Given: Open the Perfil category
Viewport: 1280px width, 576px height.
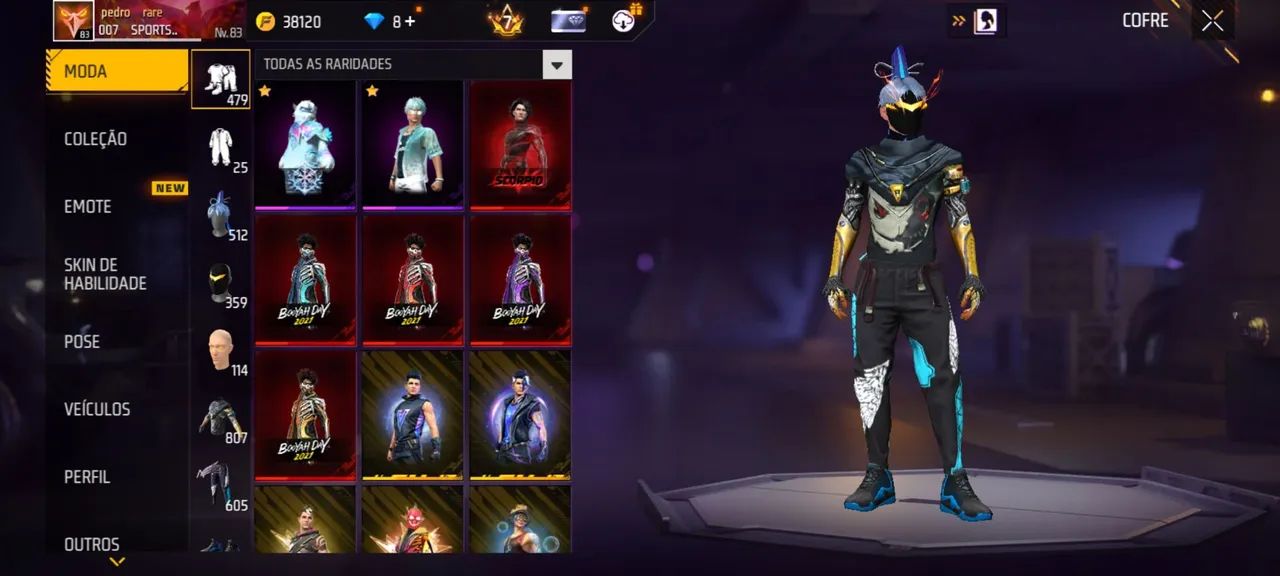Looking at the screenshot, I should [x=87, y=477].
